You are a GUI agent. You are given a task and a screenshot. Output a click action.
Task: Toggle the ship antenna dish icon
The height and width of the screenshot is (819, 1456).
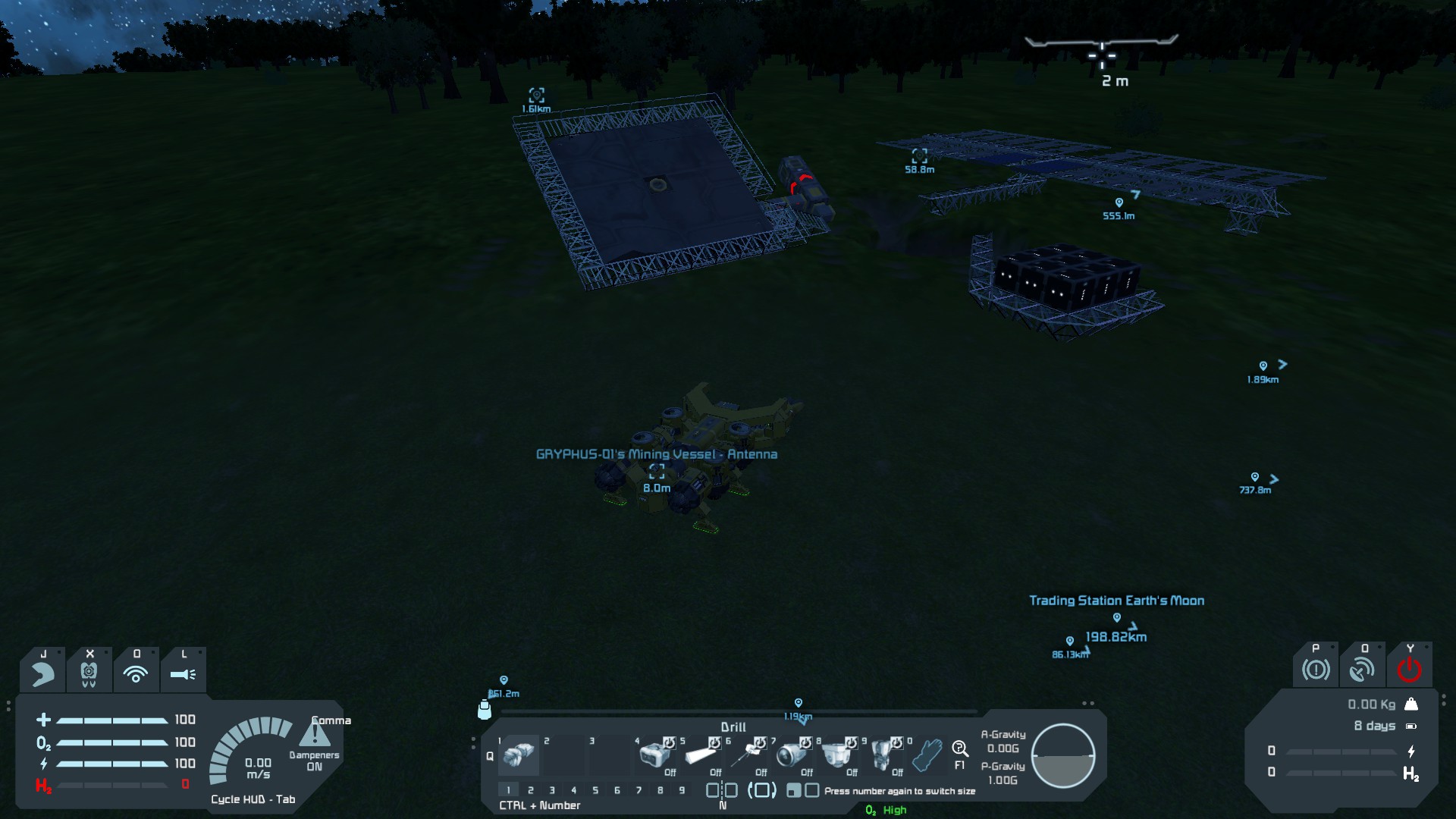point(1362,670)
